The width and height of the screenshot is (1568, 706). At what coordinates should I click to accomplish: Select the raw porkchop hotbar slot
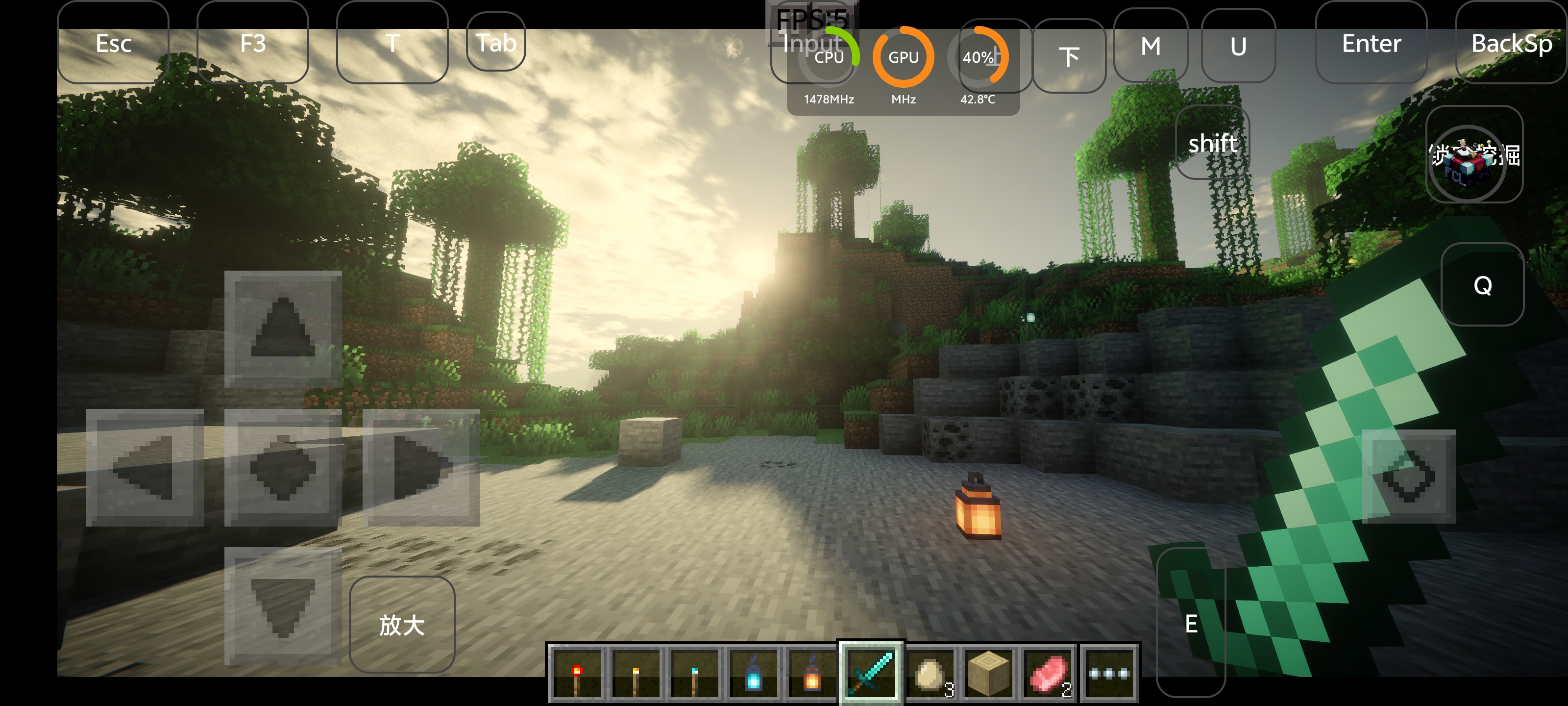1048,674
